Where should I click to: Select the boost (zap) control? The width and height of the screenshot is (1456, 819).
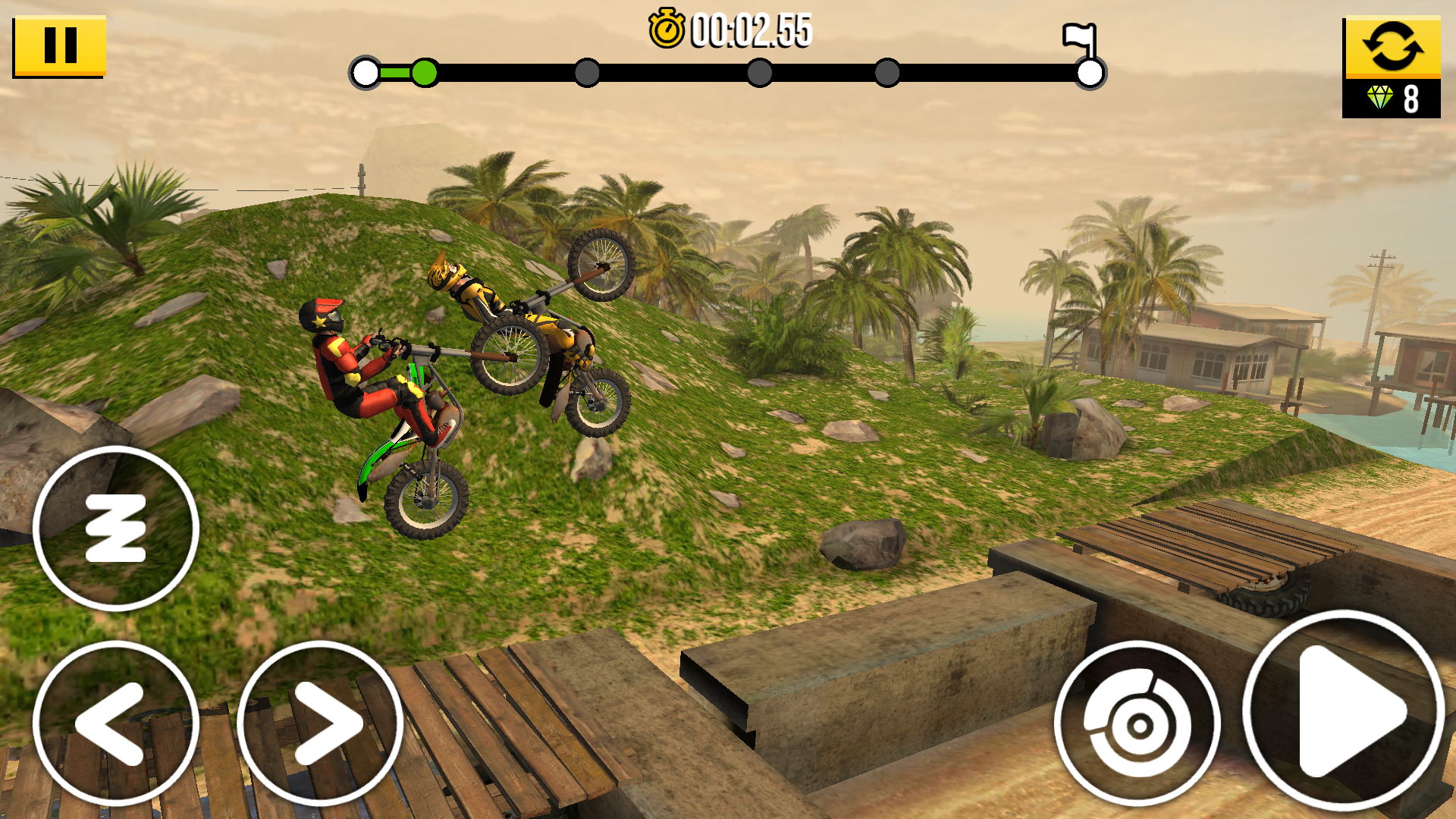(115, 529)
